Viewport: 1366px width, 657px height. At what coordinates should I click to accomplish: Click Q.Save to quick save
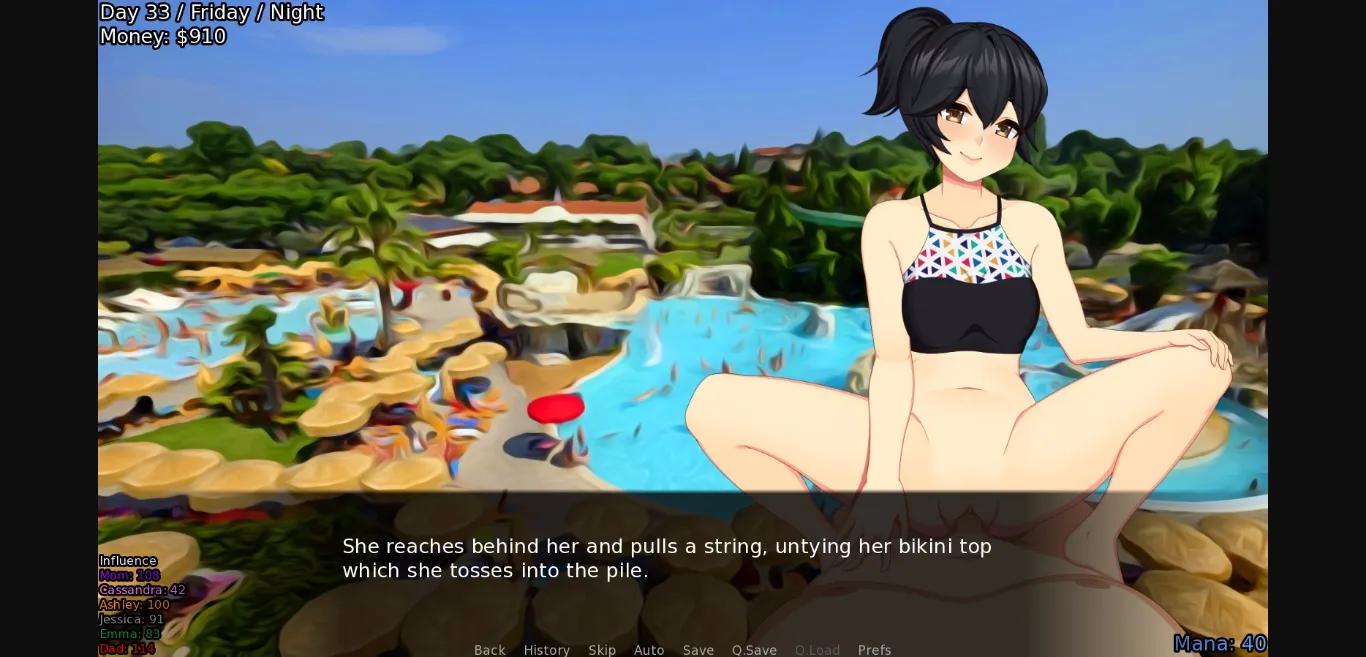point(754,650)
